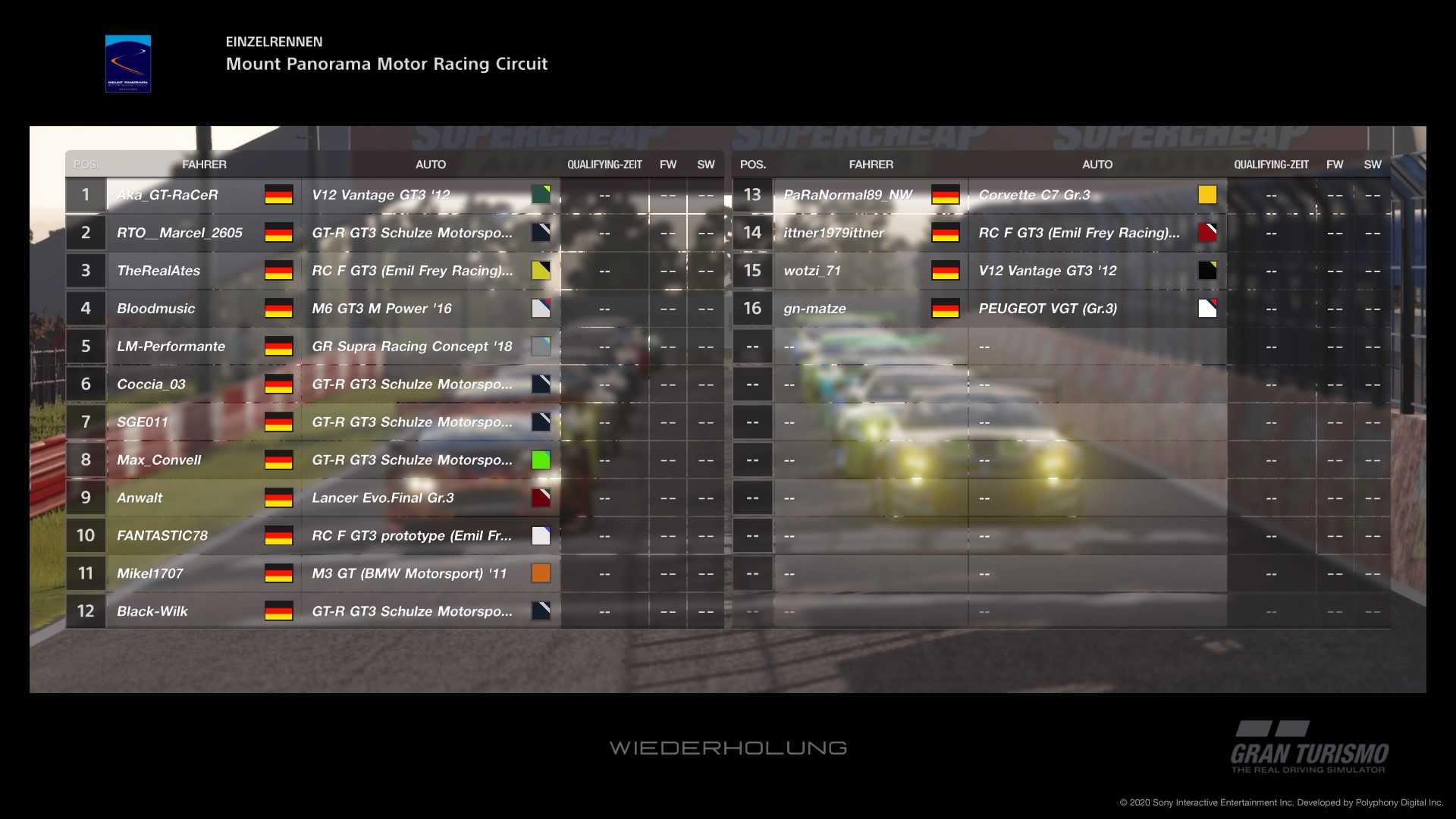
Task: Select TheRealAtes driver entry
Action: (158, 271)
